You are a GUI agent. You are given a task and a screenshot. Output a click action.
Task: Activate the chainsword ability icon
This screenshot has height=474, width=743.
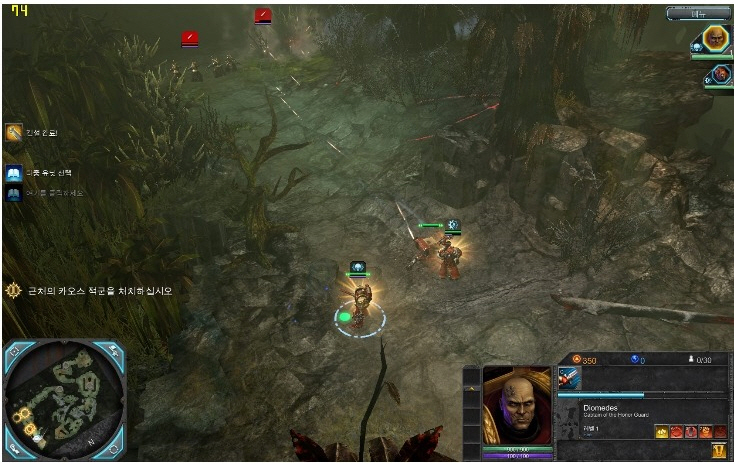pos(570,378)
